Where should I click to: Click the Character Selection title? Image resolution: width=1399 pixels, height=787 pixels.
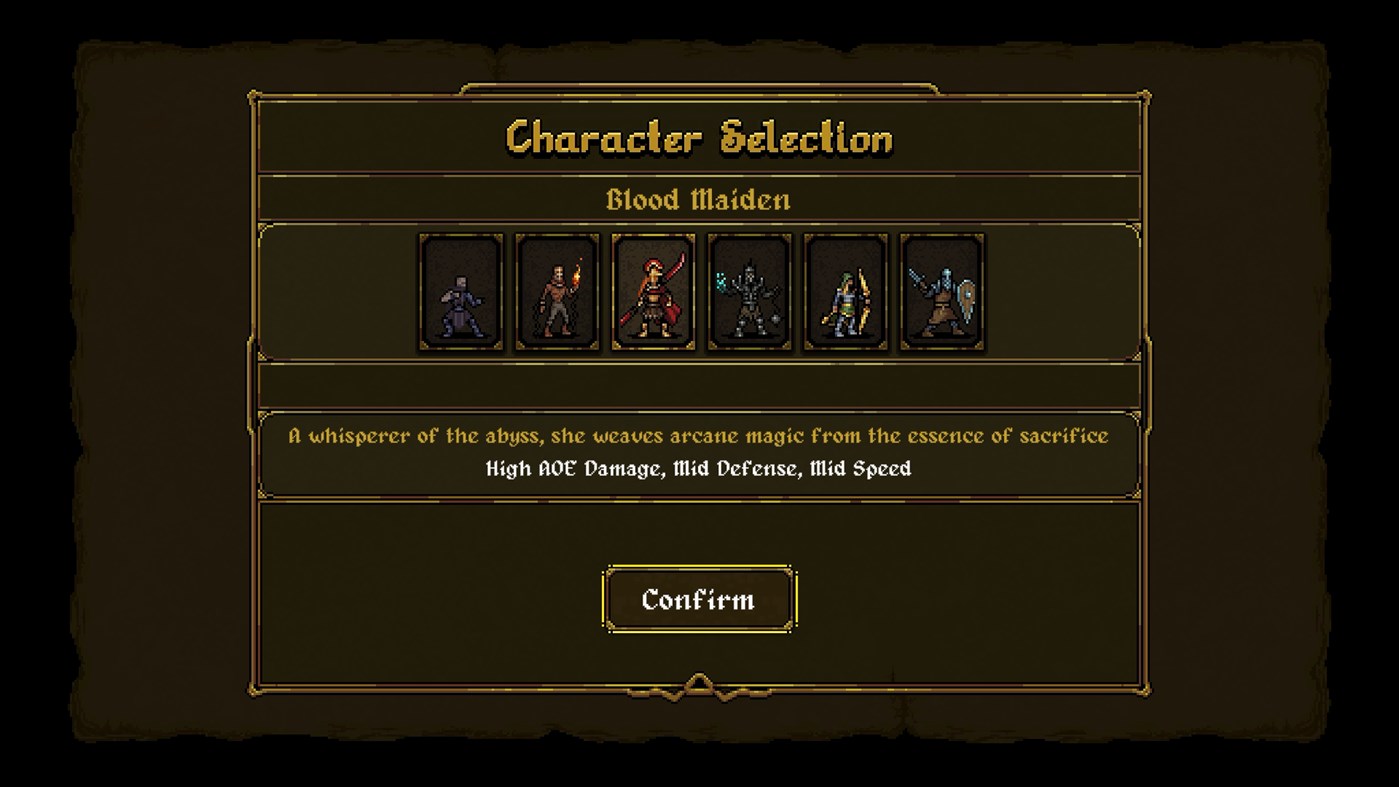pos(698,138)
